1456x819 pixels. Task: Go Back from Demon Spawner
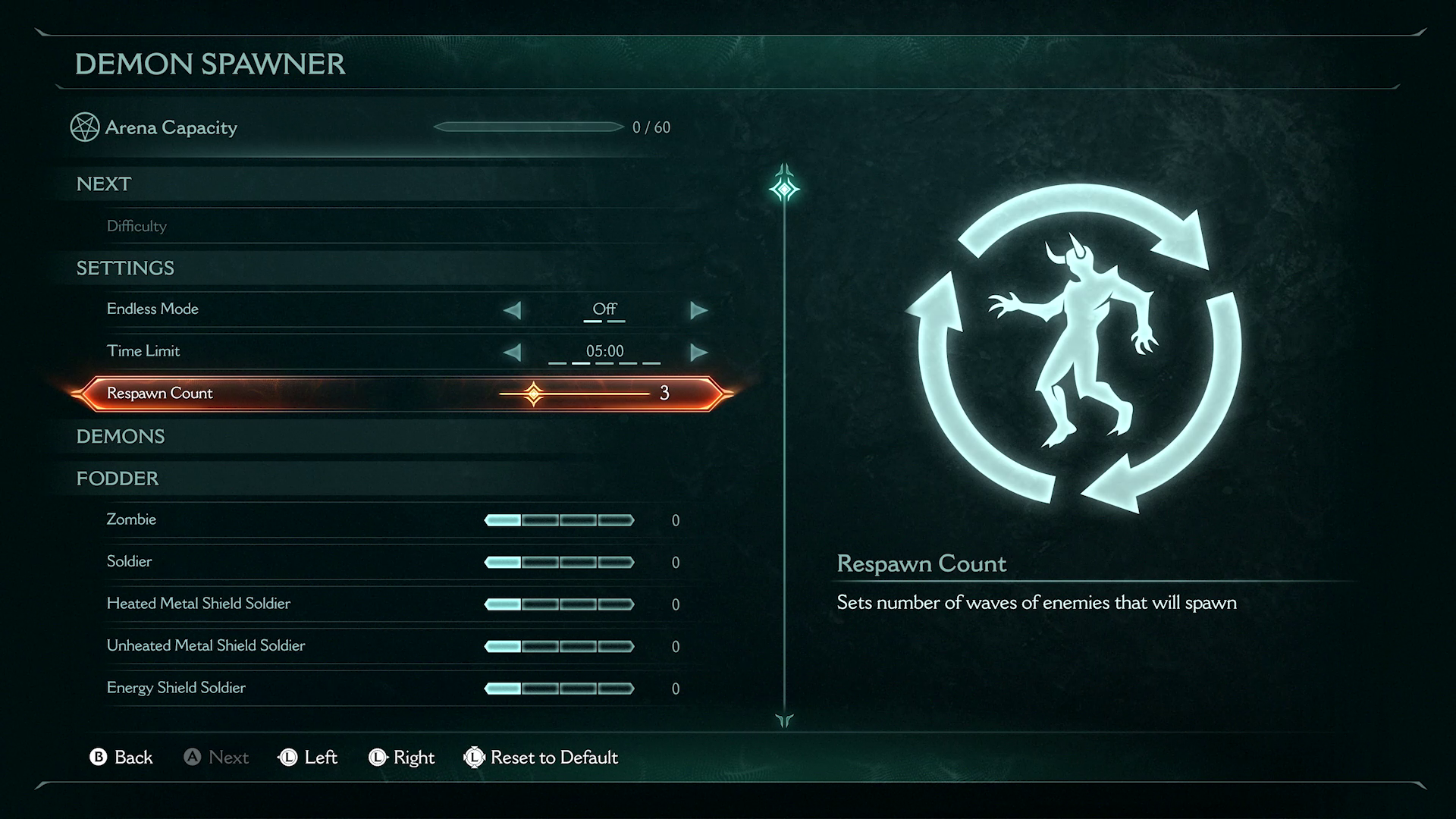121,757
